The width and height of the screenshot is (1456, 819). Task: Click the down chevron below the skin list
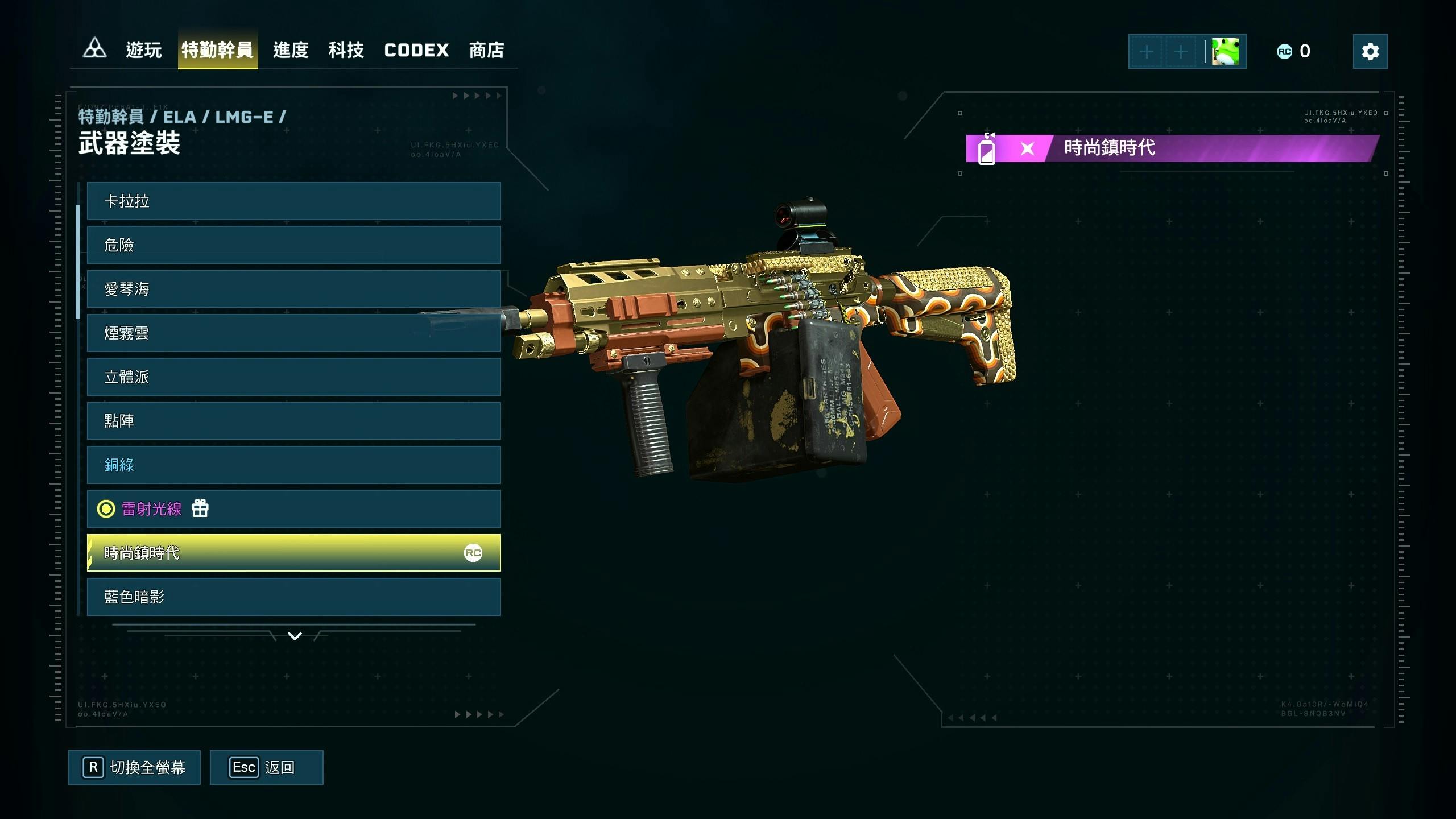295,636
